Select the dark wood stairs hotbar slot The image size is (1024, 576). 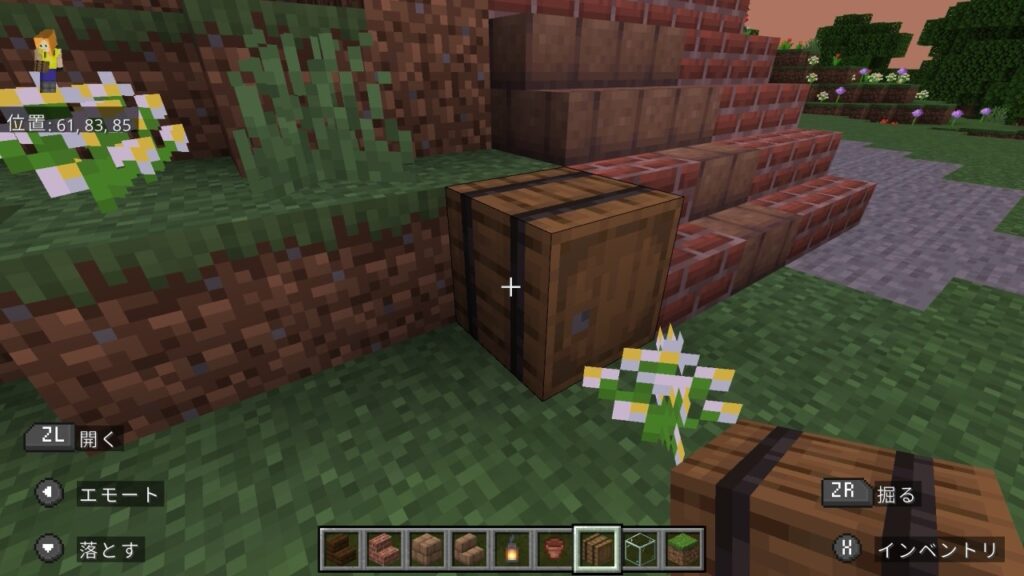click(x=341, y=549)
